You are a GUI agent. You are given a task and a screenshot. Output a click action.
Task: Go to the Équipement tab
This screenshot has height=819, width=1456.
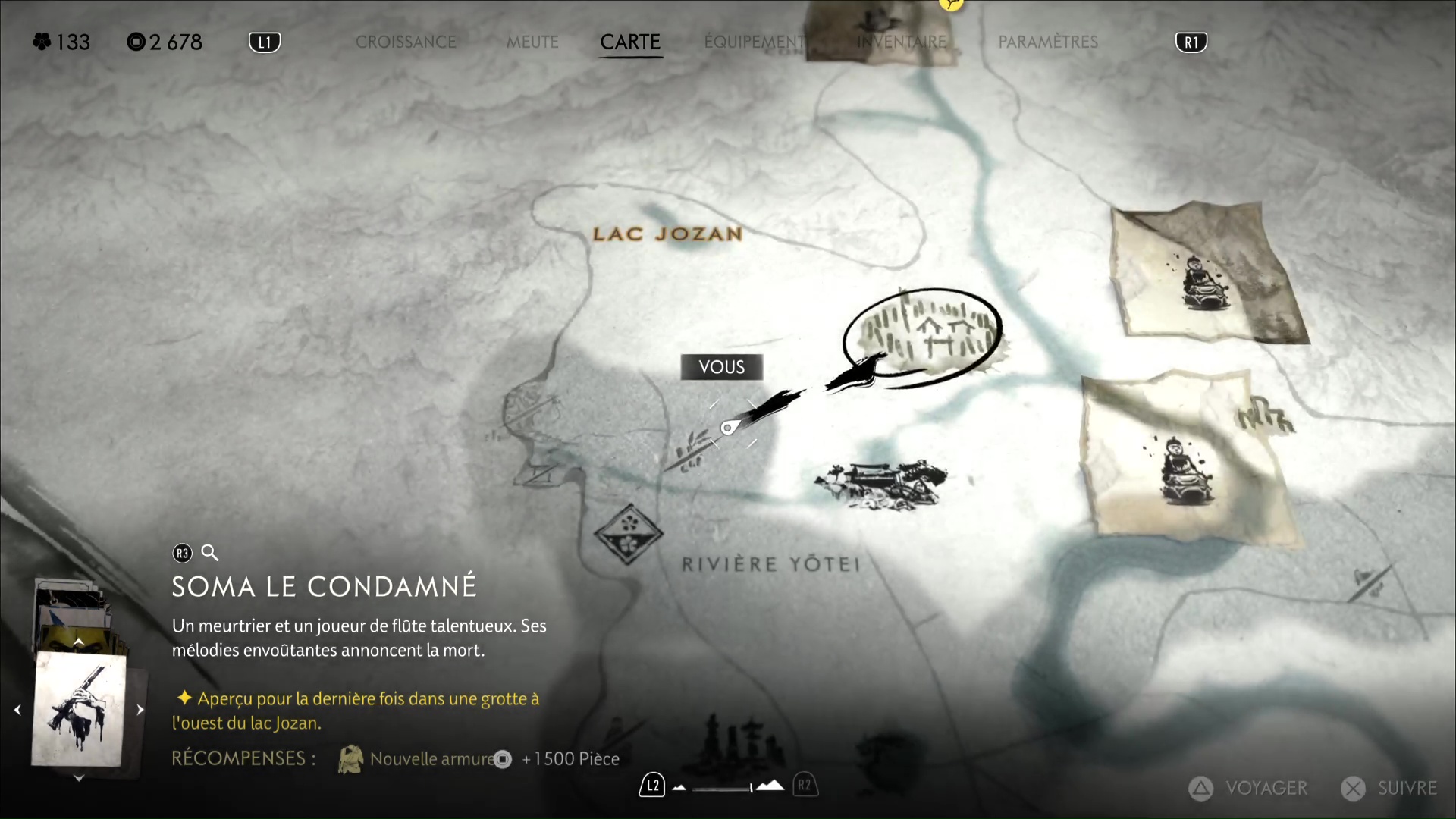(754, 42)
